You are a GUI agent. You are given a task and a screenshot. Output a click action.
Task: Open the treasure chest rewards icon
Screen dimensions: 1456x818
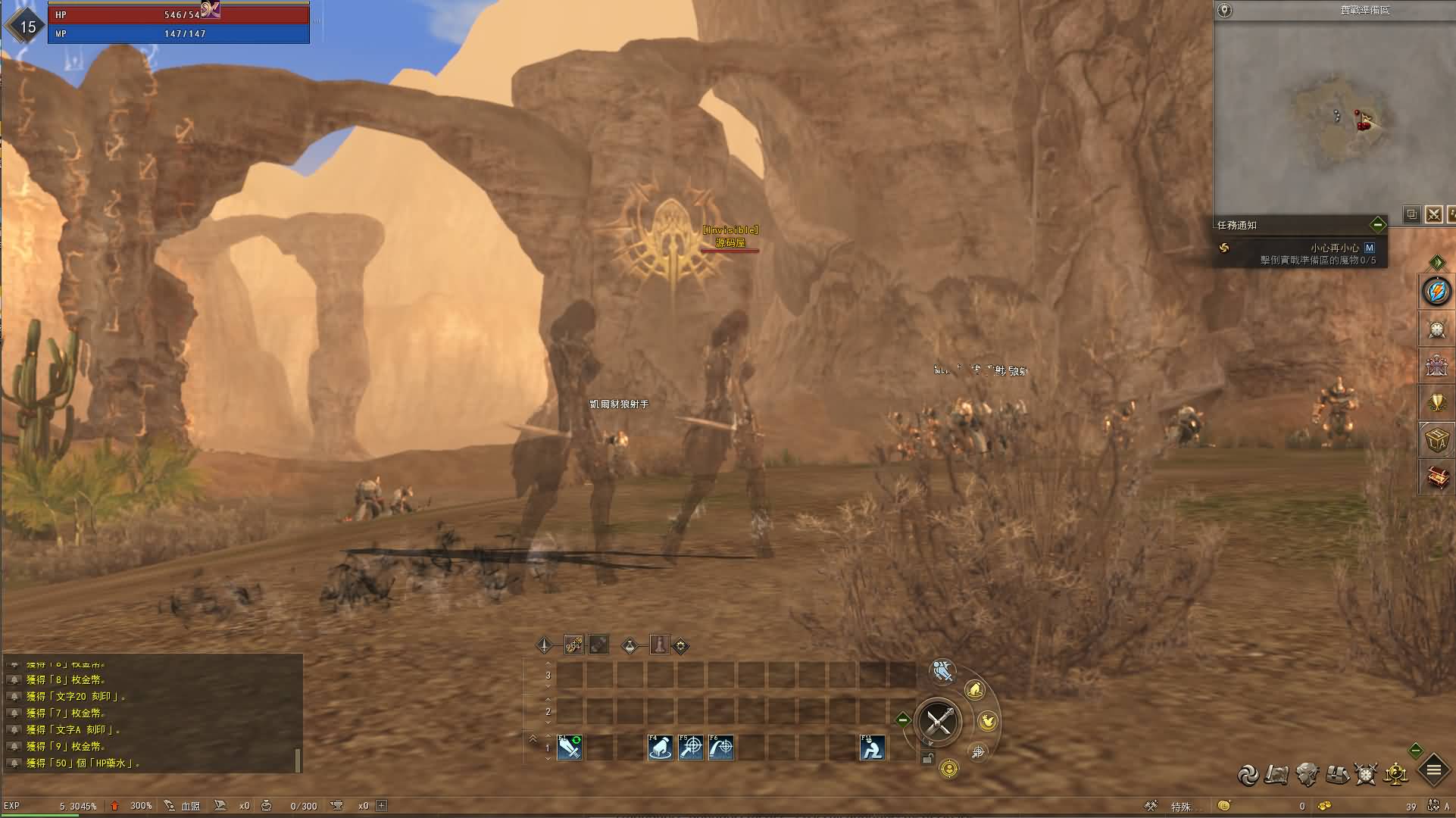1436,478
